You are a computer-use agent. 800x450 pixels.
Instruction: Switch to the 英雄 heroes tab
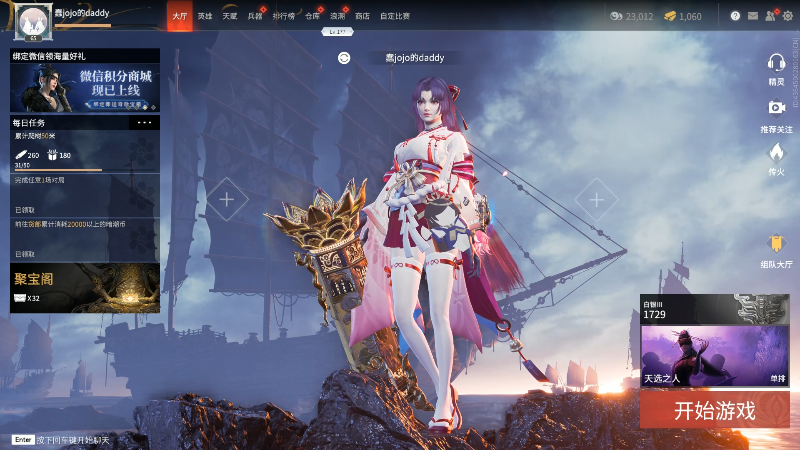tap(205, 16)
